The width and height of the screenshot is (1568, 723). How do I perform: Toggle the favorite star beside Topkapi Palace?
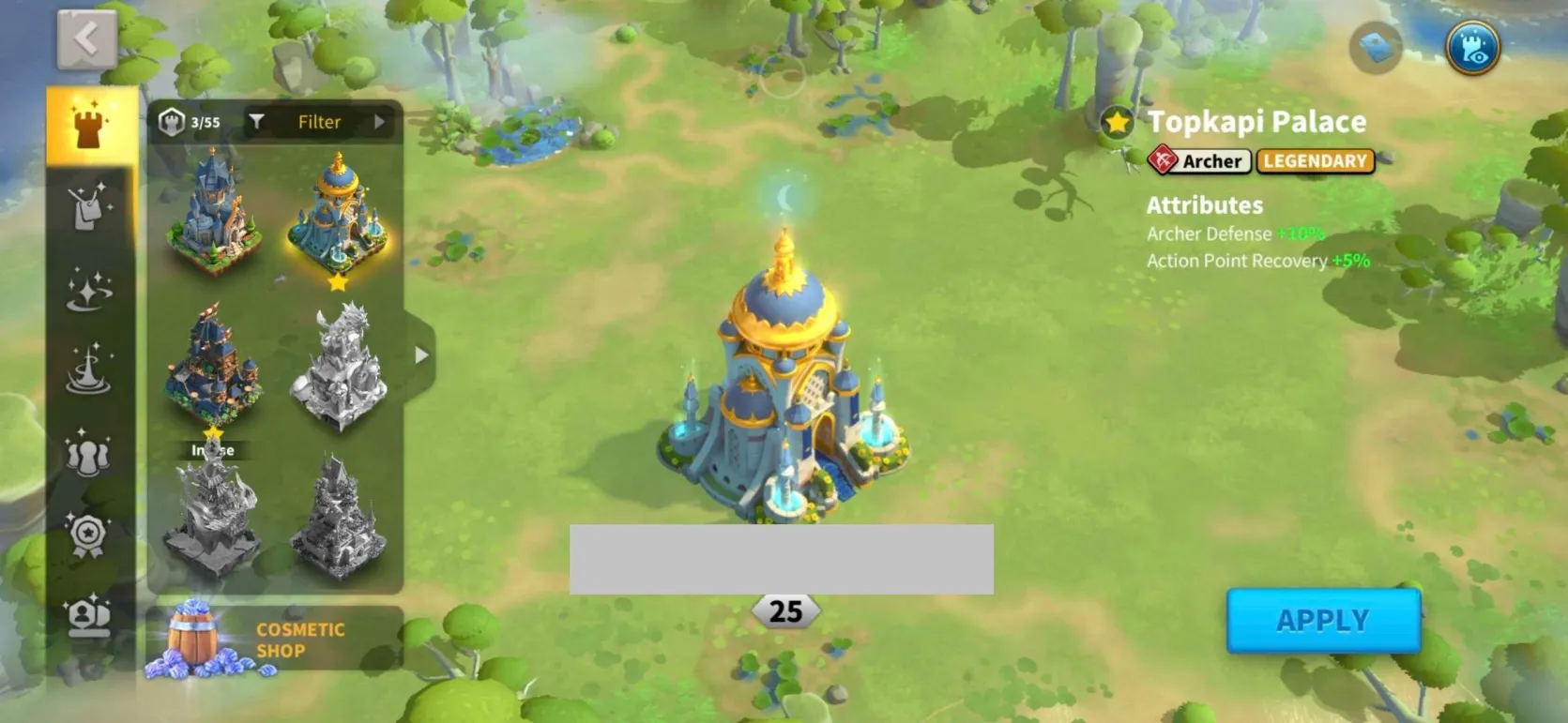coord(1117,122)
